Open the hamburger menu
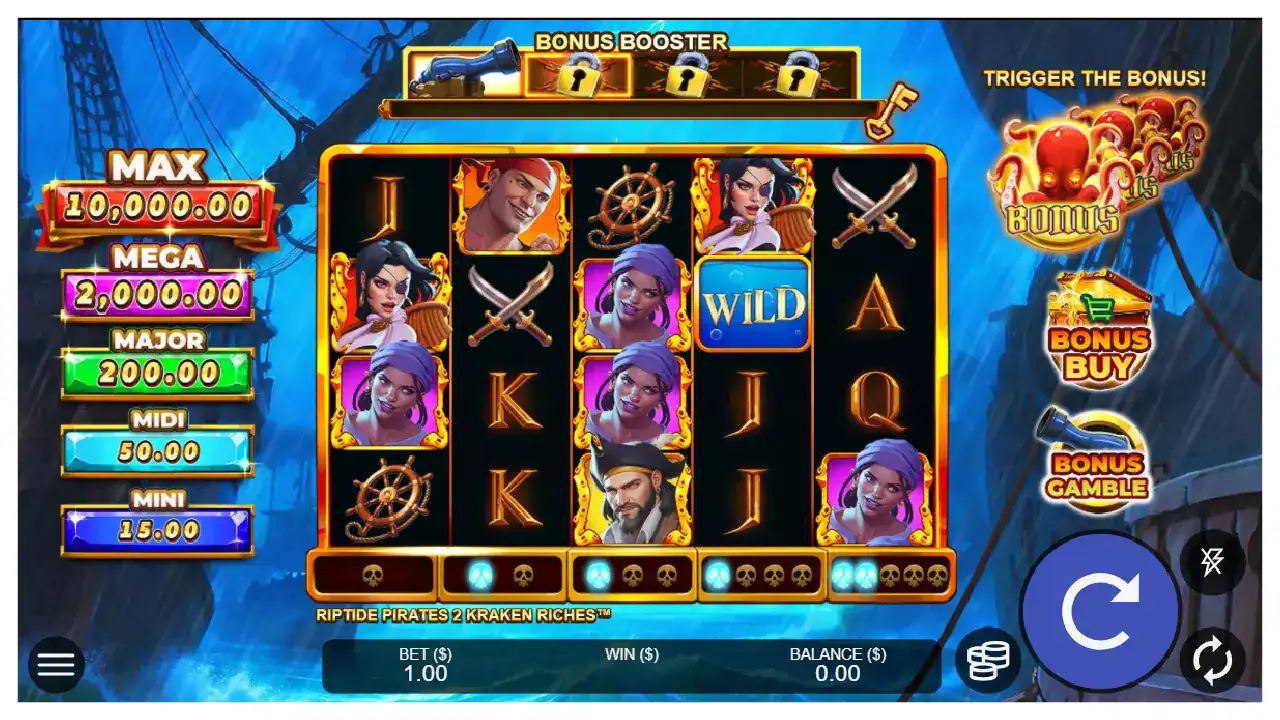Viewport: 1280px width, 720px height. [x=56, y=664]
